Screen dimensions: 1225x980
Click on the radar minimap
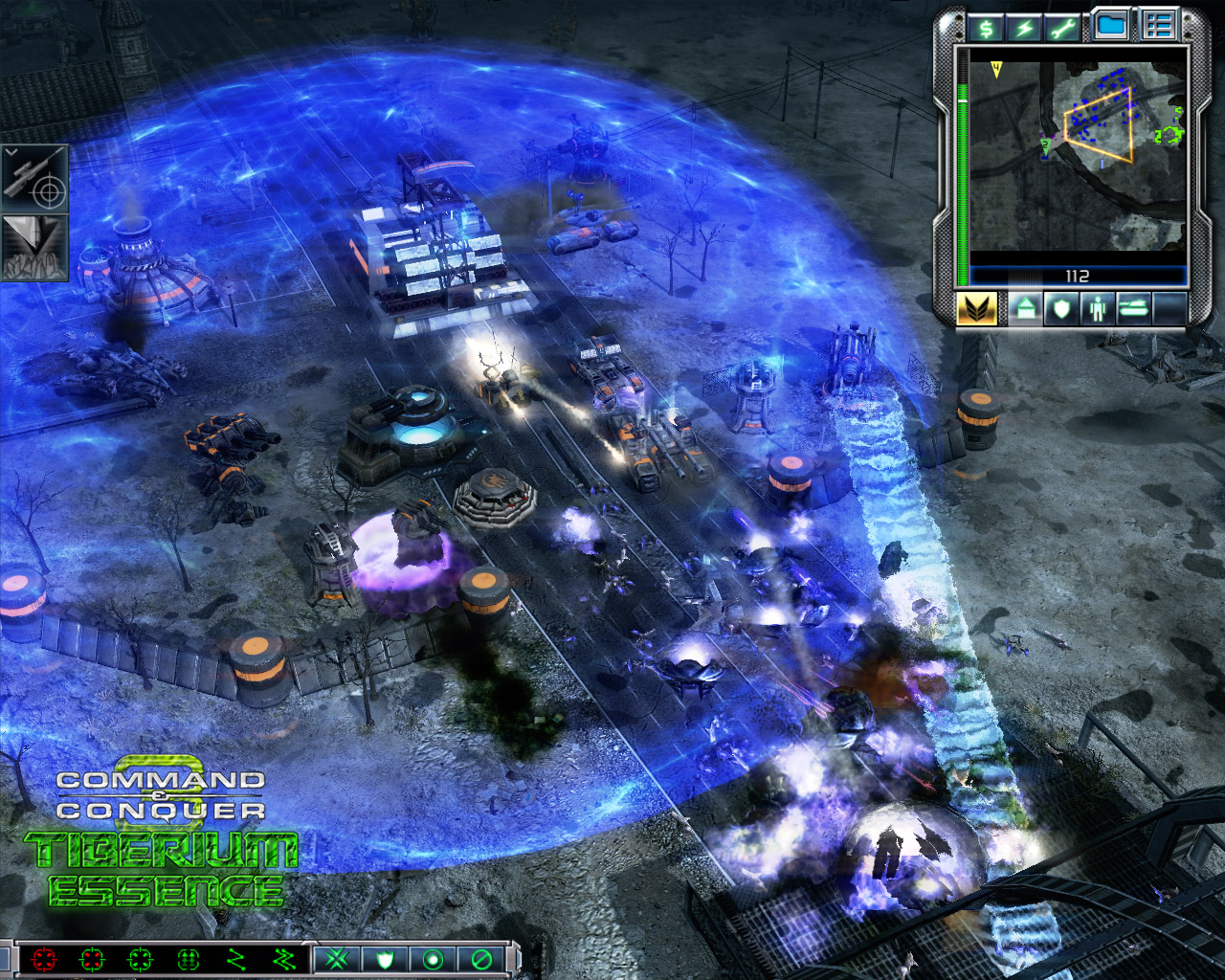point(1078,153)
